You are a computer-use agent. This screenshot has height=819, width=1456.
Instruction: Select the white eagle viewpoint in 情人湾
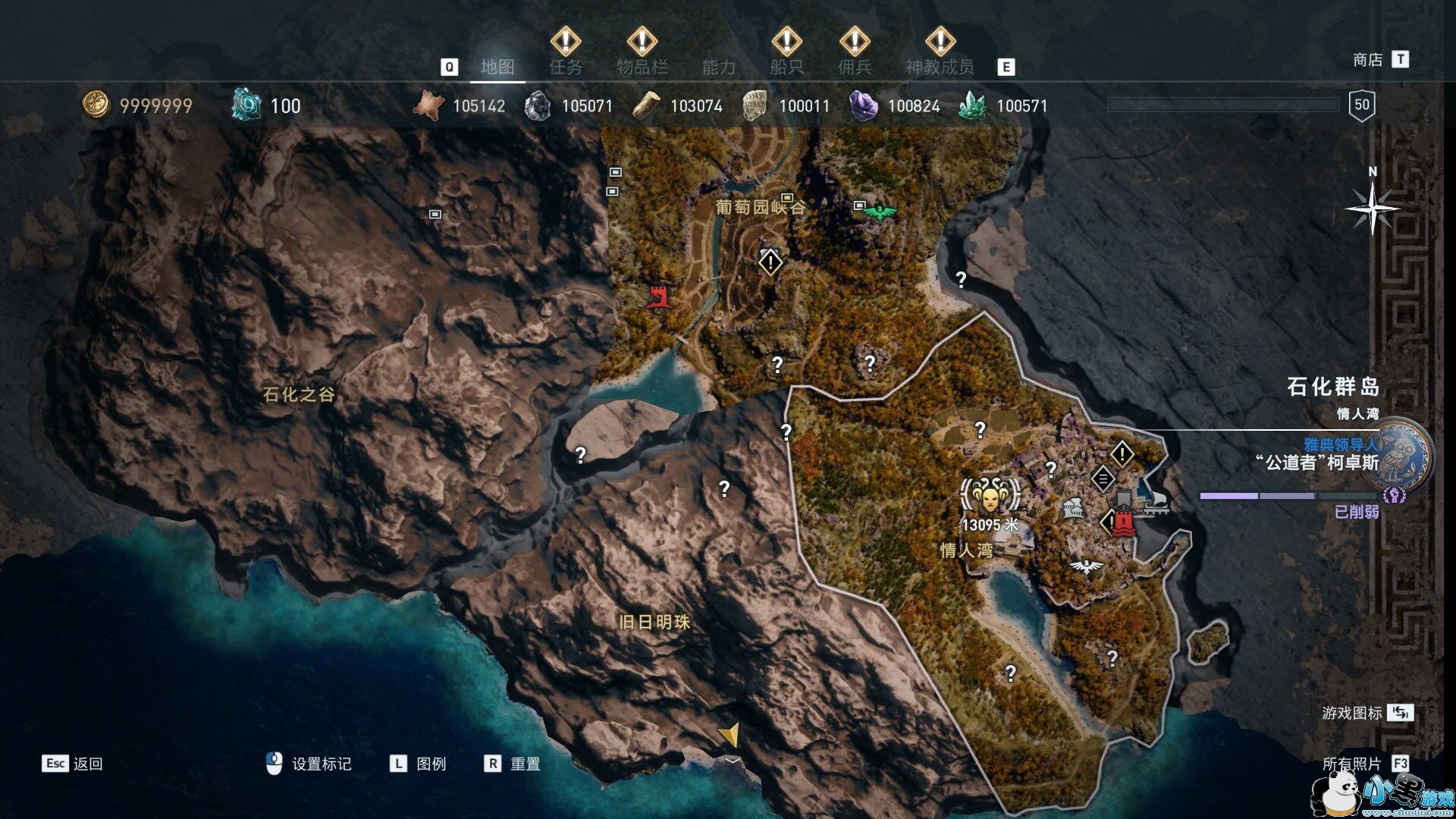pyautogui.click(x=1087, y=566)
